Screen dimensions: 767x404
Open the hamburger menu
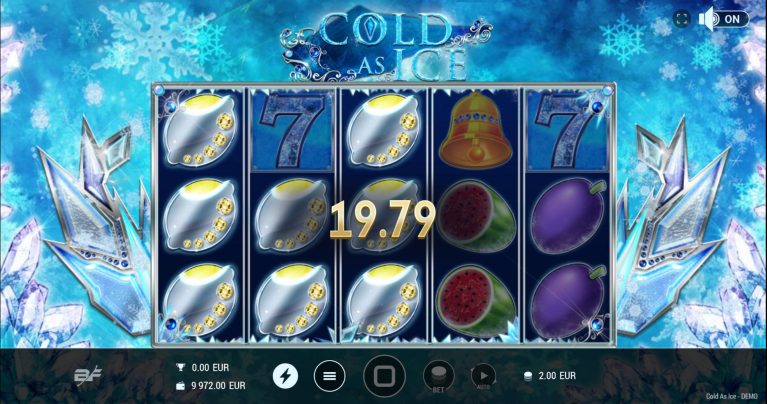[329, 376]
